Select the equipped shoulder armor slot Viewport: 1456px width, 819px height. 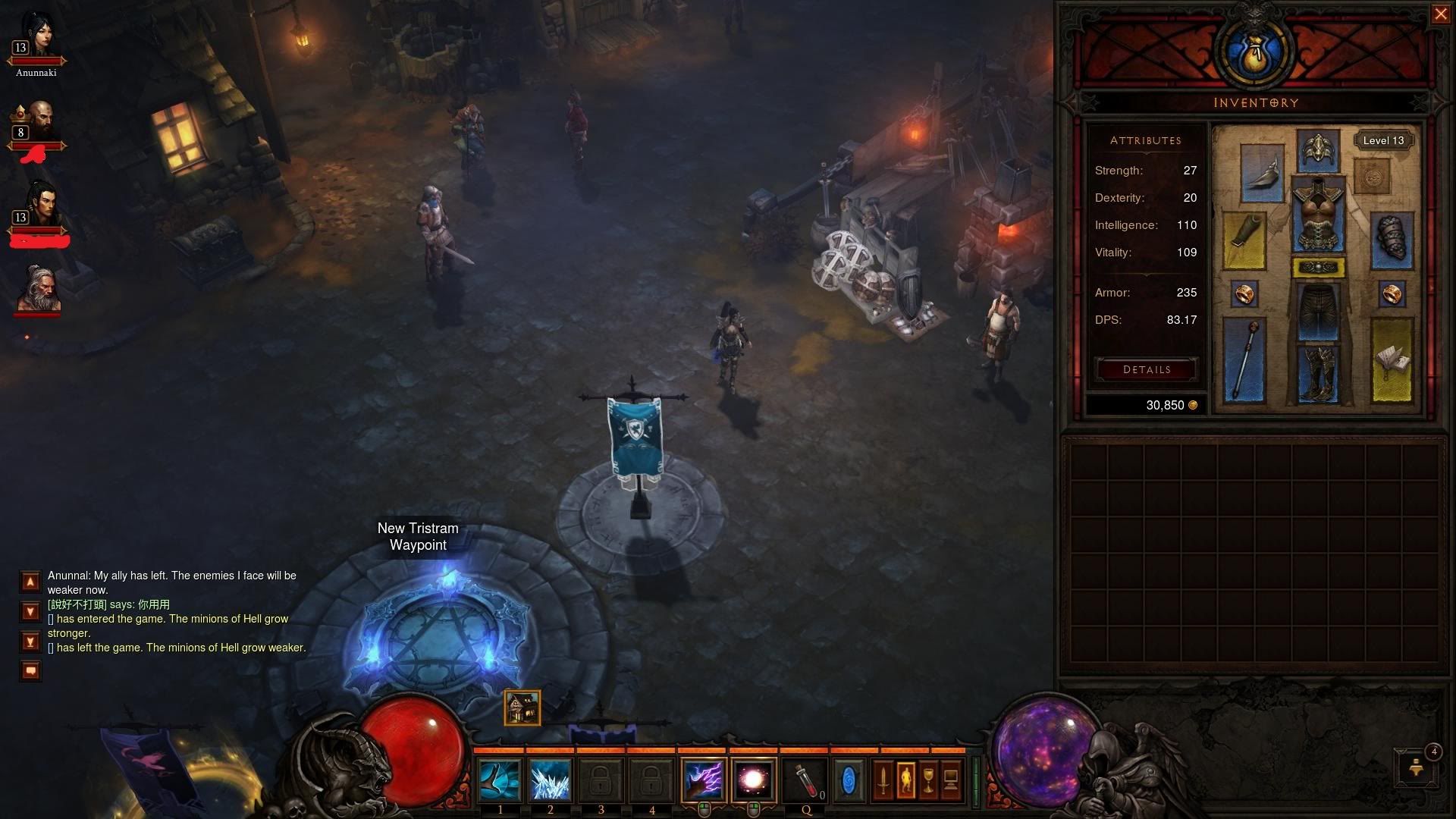tap(1262, 174)
